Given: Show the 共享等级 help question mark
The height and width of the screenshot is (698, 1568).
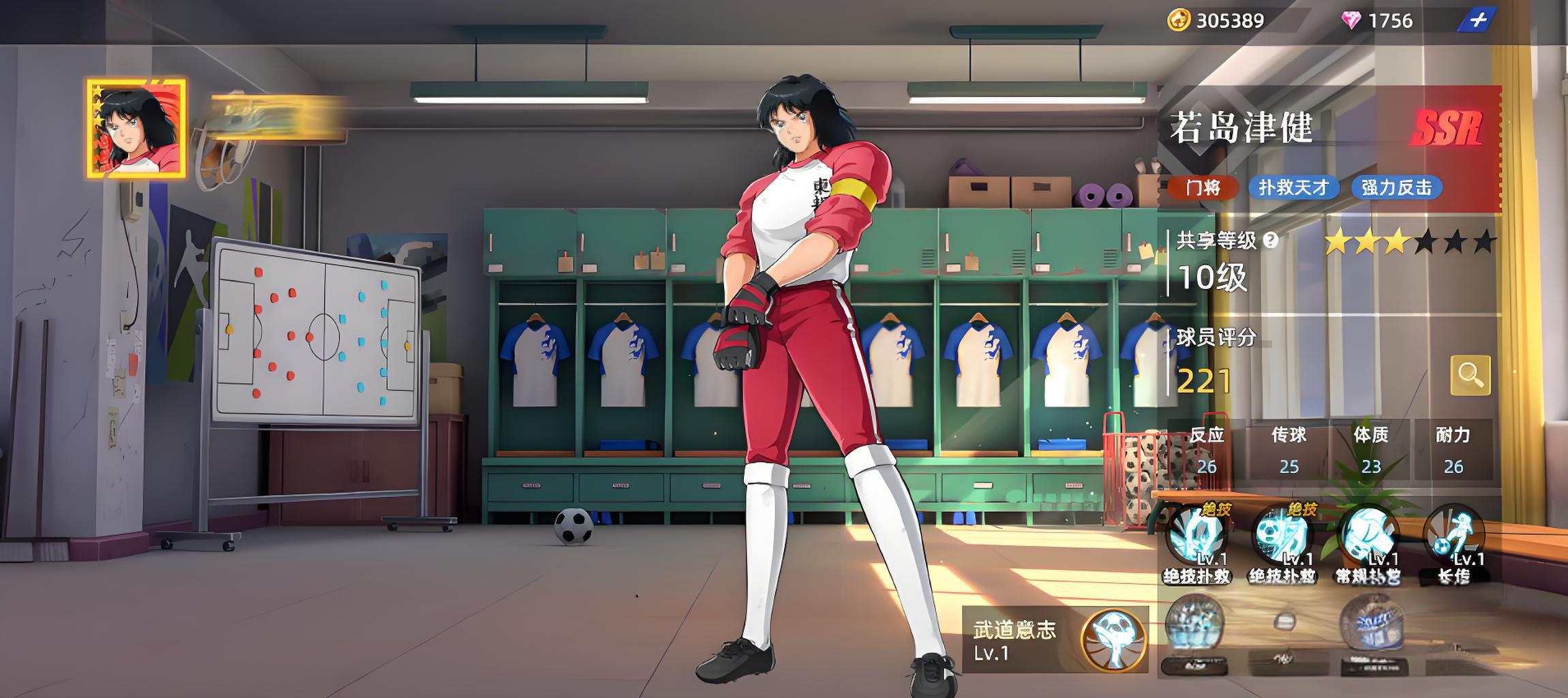Looking at the screenshot, I should tap(1270, 240).
